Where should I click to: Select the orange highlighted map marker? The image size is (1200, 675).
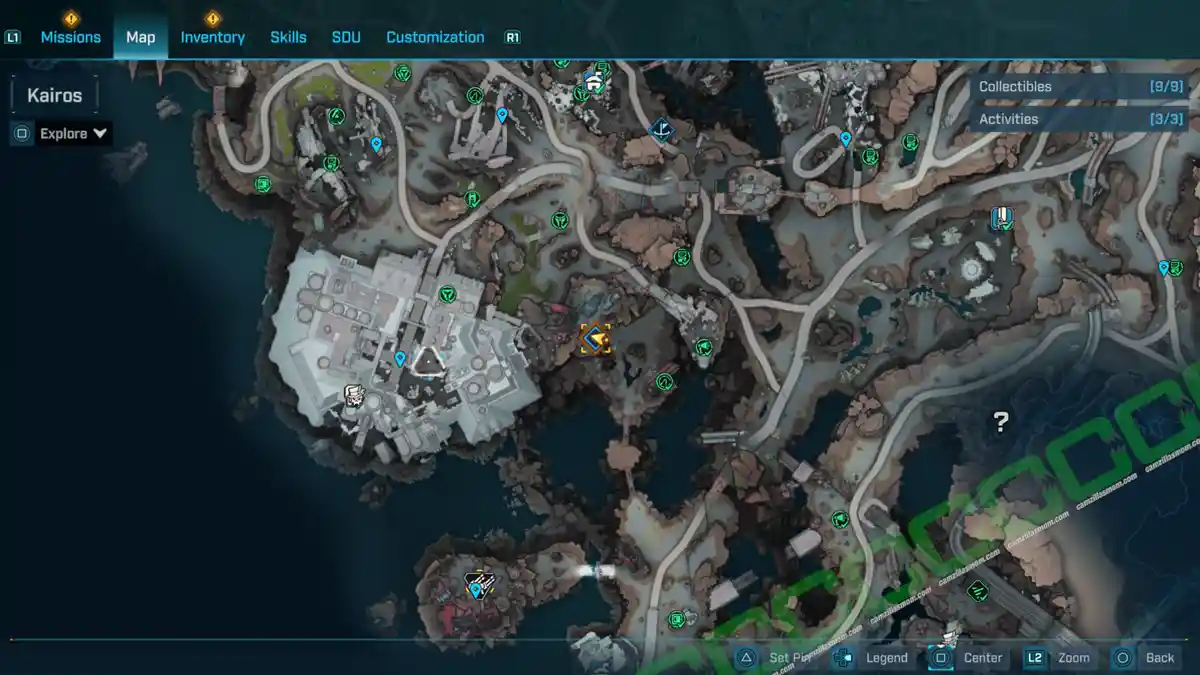click(x=596, y=339)
